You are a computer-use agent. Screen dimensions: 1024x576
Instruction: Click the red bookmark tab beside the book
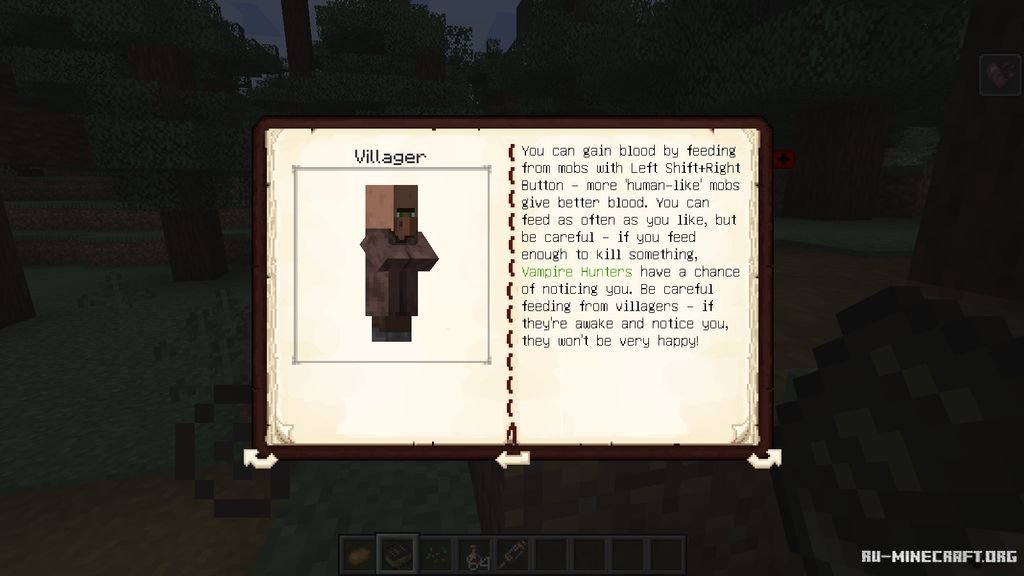[783, 159]
